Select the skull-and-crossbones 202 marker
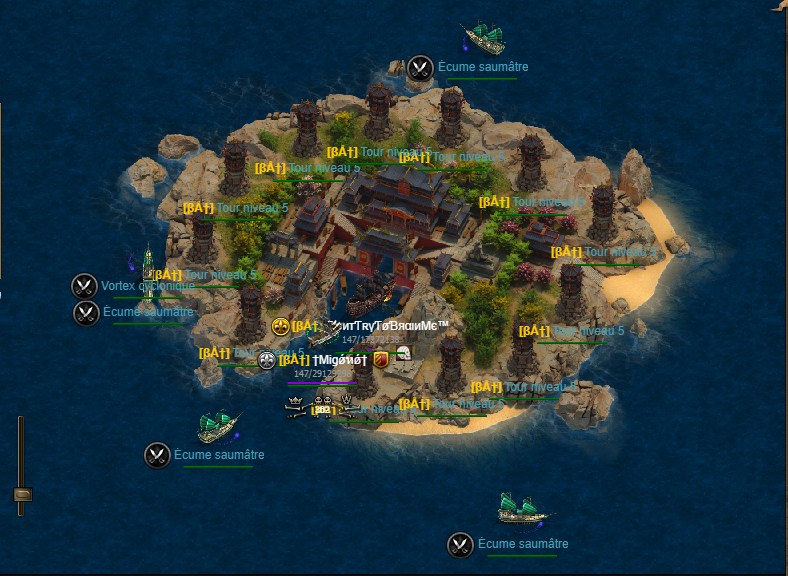Viewport: 788px width, 576px height. tap(321, 406)
